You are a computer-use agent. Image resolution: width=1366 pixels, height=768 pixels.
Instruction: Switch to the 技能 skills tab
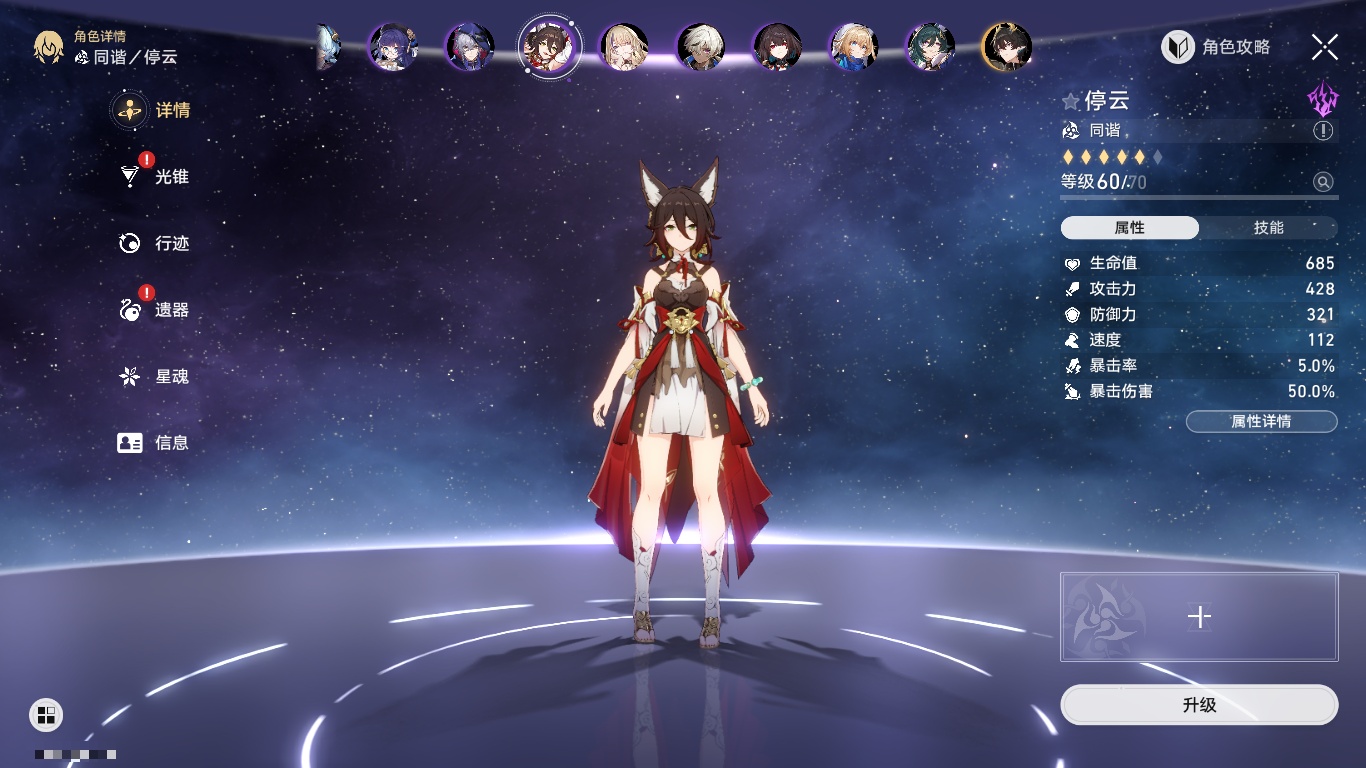pos(1268,228)
